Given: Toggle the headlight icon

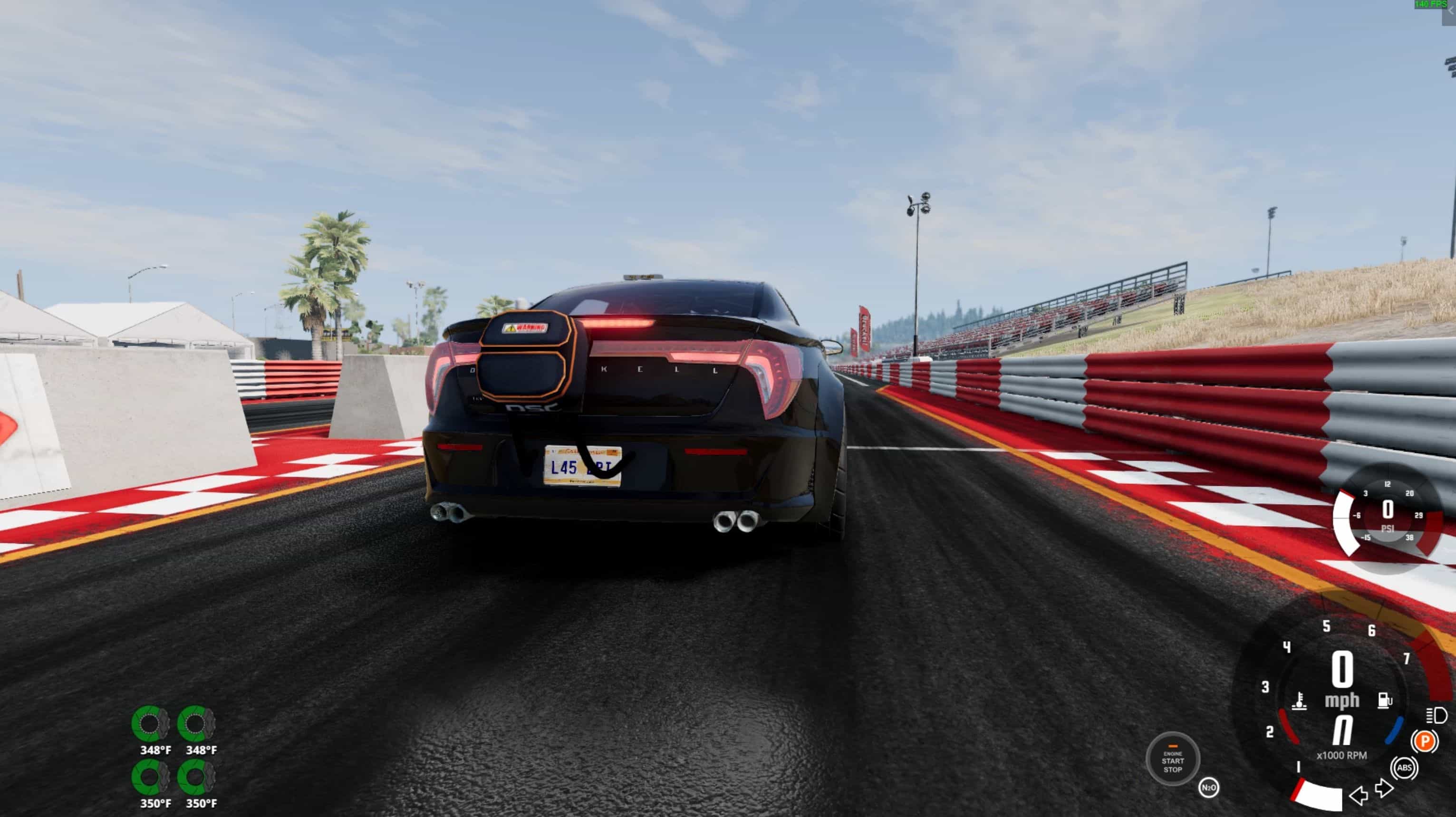Looking at the screenshot, I should pyautogui.click(x=1436, y=715).
